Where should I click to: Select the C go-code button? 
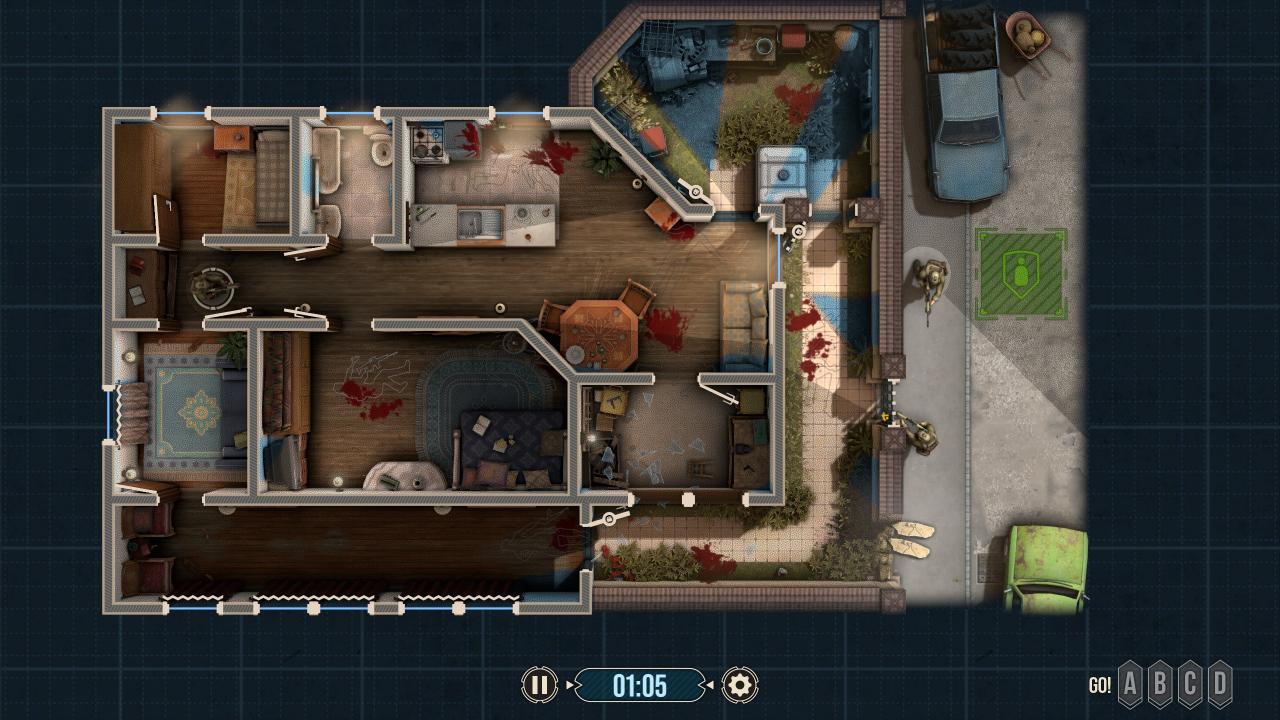coord(1190,685)
